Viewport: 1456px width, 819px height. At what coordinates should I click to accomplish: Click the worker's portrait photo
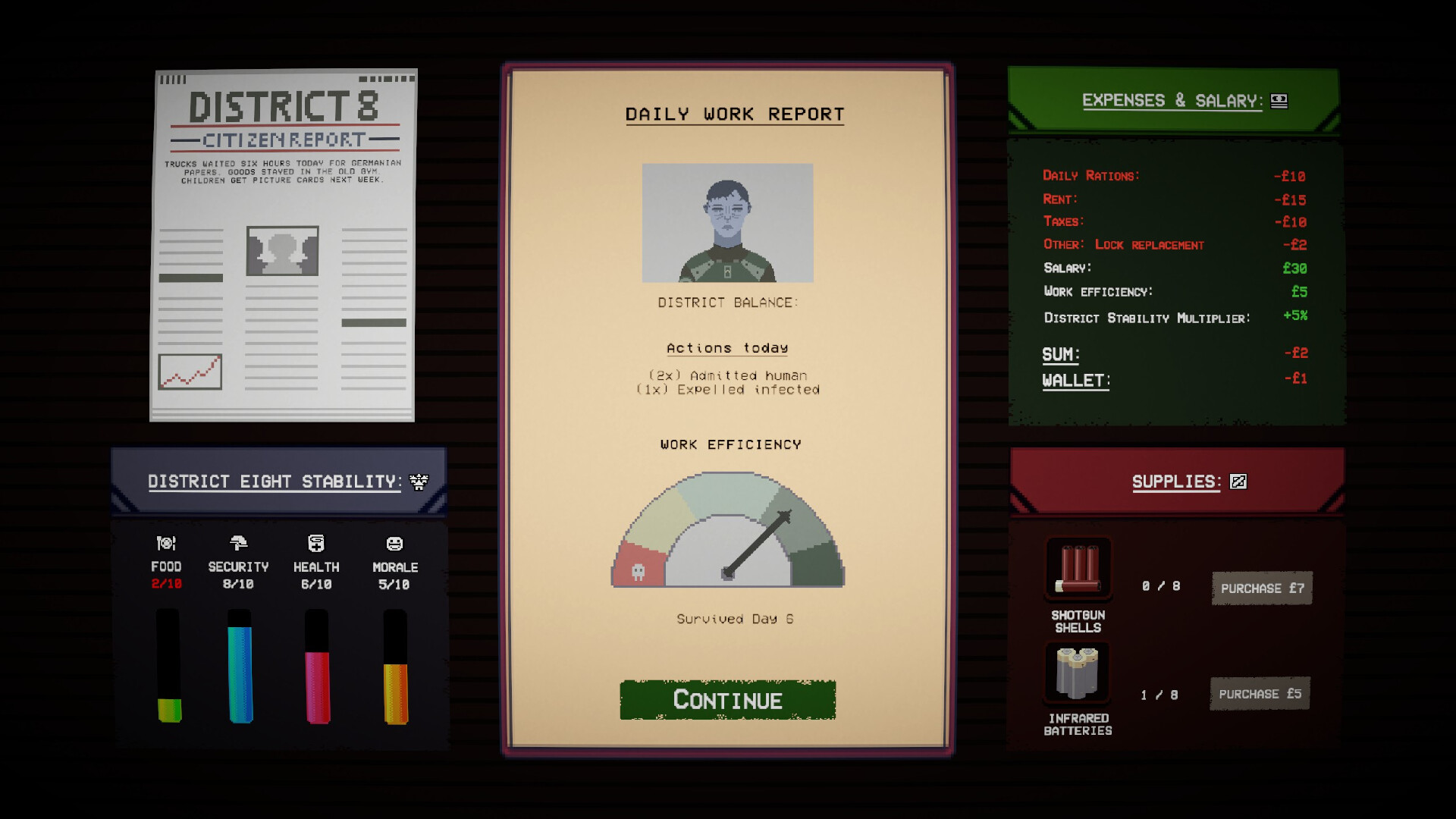coord(726,221)
